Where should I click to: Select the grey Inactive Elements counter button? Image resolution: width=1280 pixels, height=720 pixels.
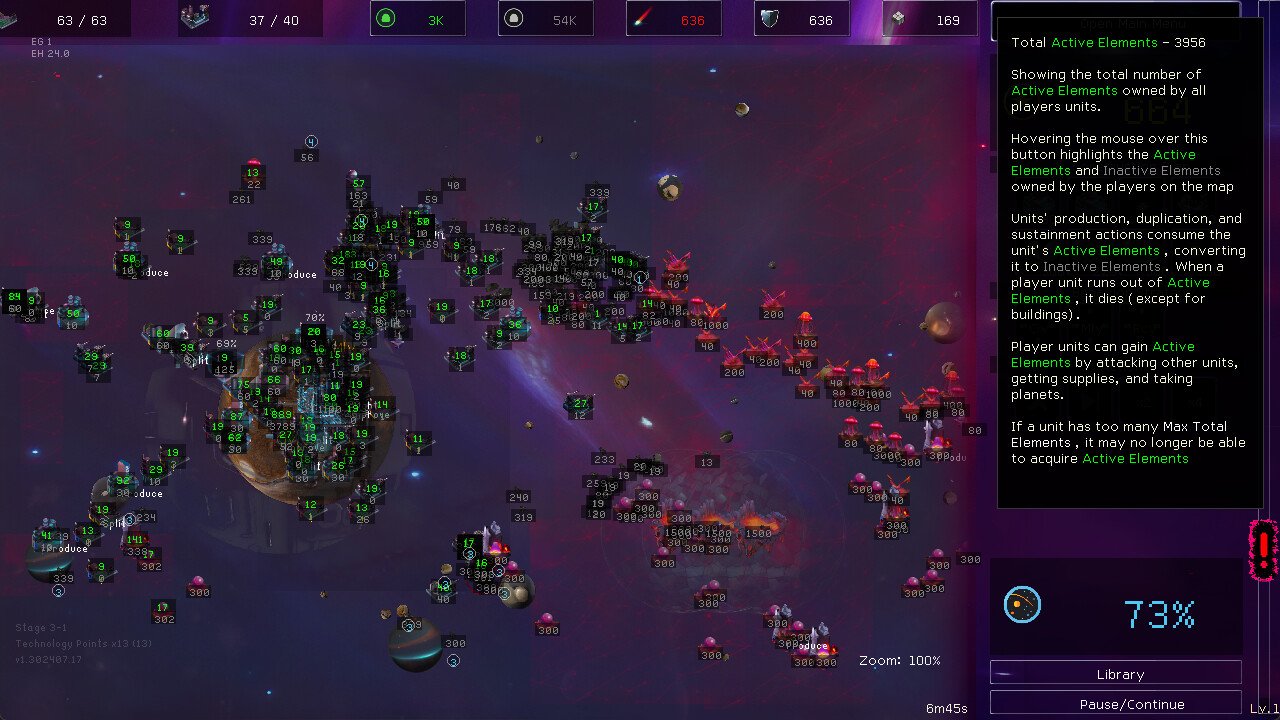[x=545, y=19]
